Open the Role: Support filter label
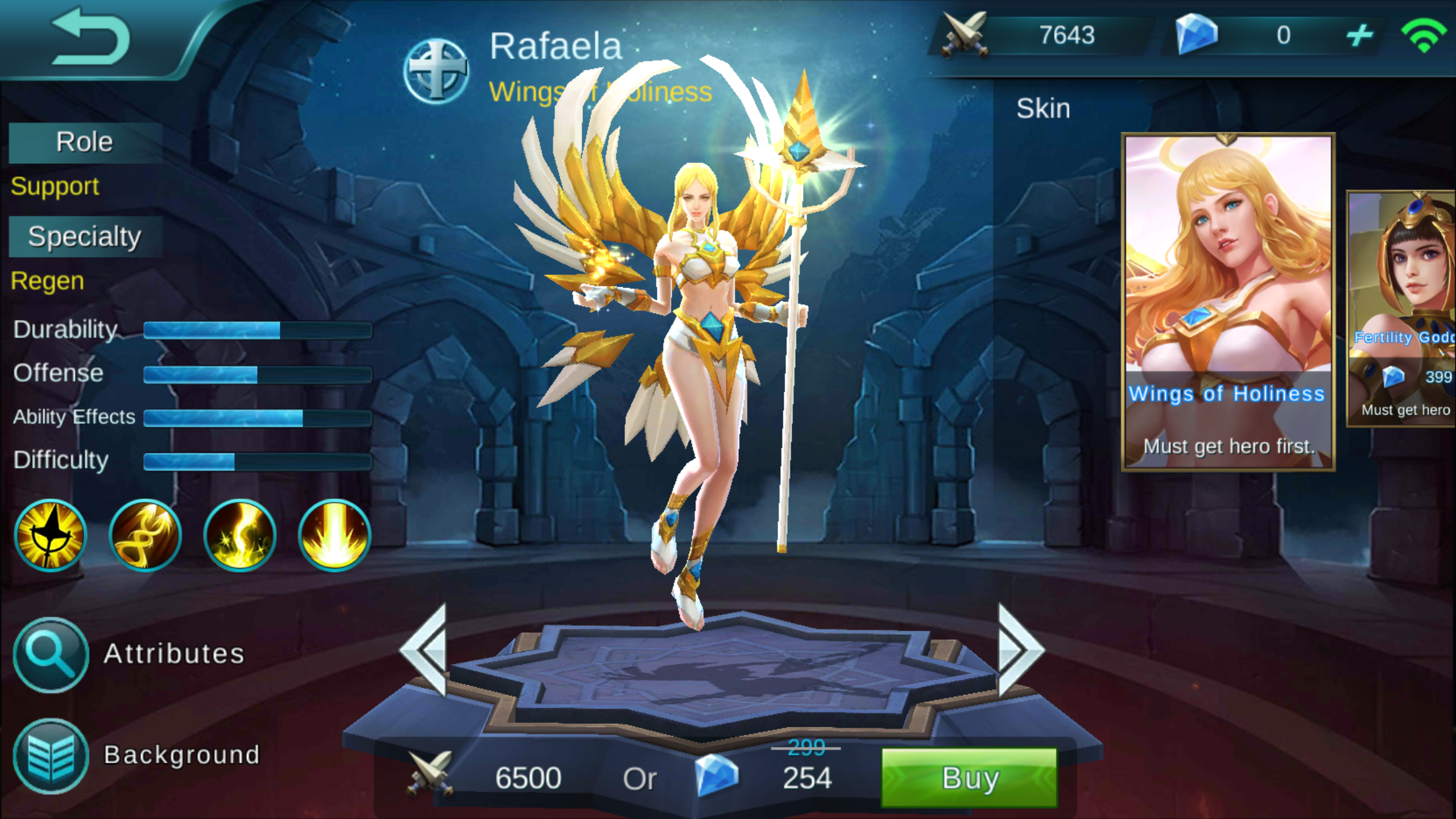The height and width of the screenshot is (819, 1456). pos(54,187)
